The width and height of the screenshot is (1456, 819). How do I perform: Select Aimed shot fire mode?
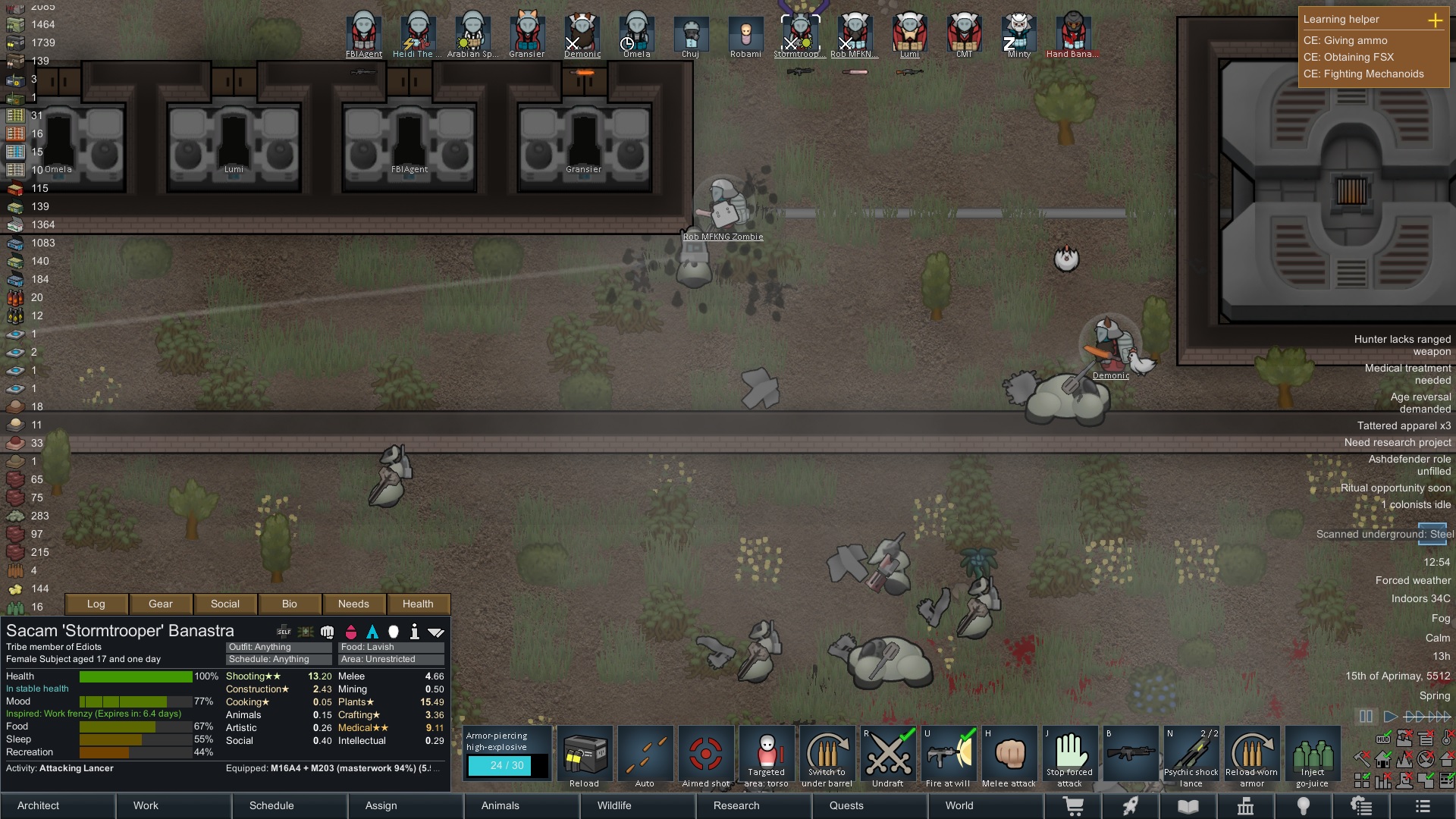705,757
